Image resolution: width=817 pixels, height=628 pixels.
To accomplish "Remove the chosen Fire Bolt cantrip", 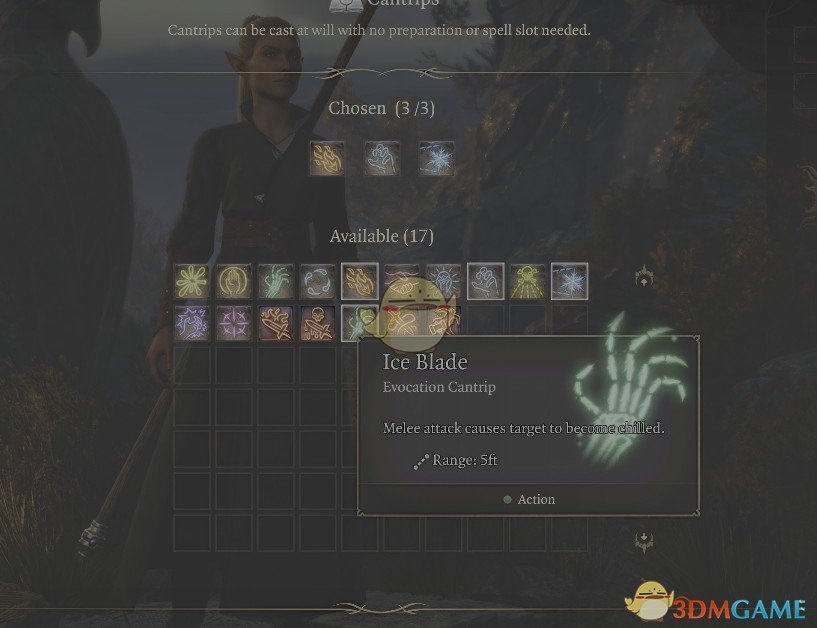I will 327,158.
